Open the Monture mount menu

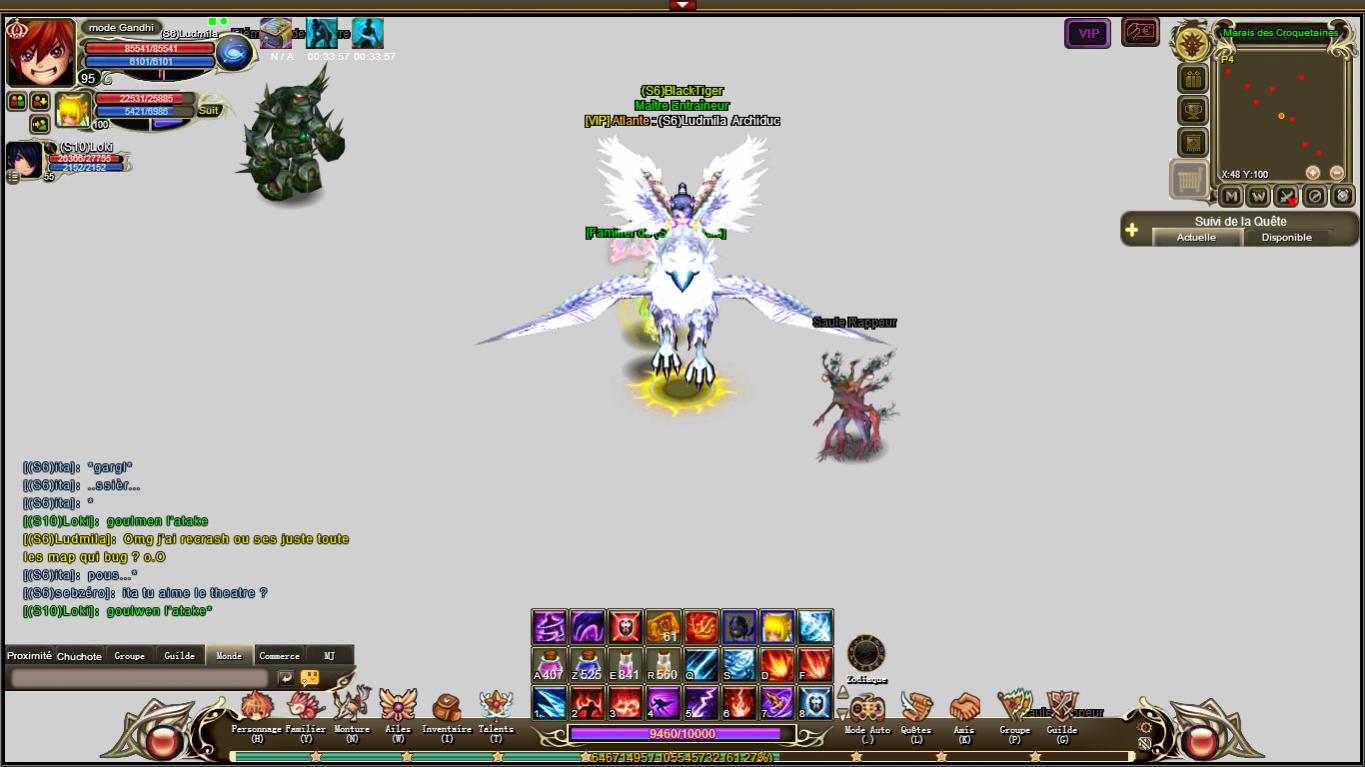[352, 706]
